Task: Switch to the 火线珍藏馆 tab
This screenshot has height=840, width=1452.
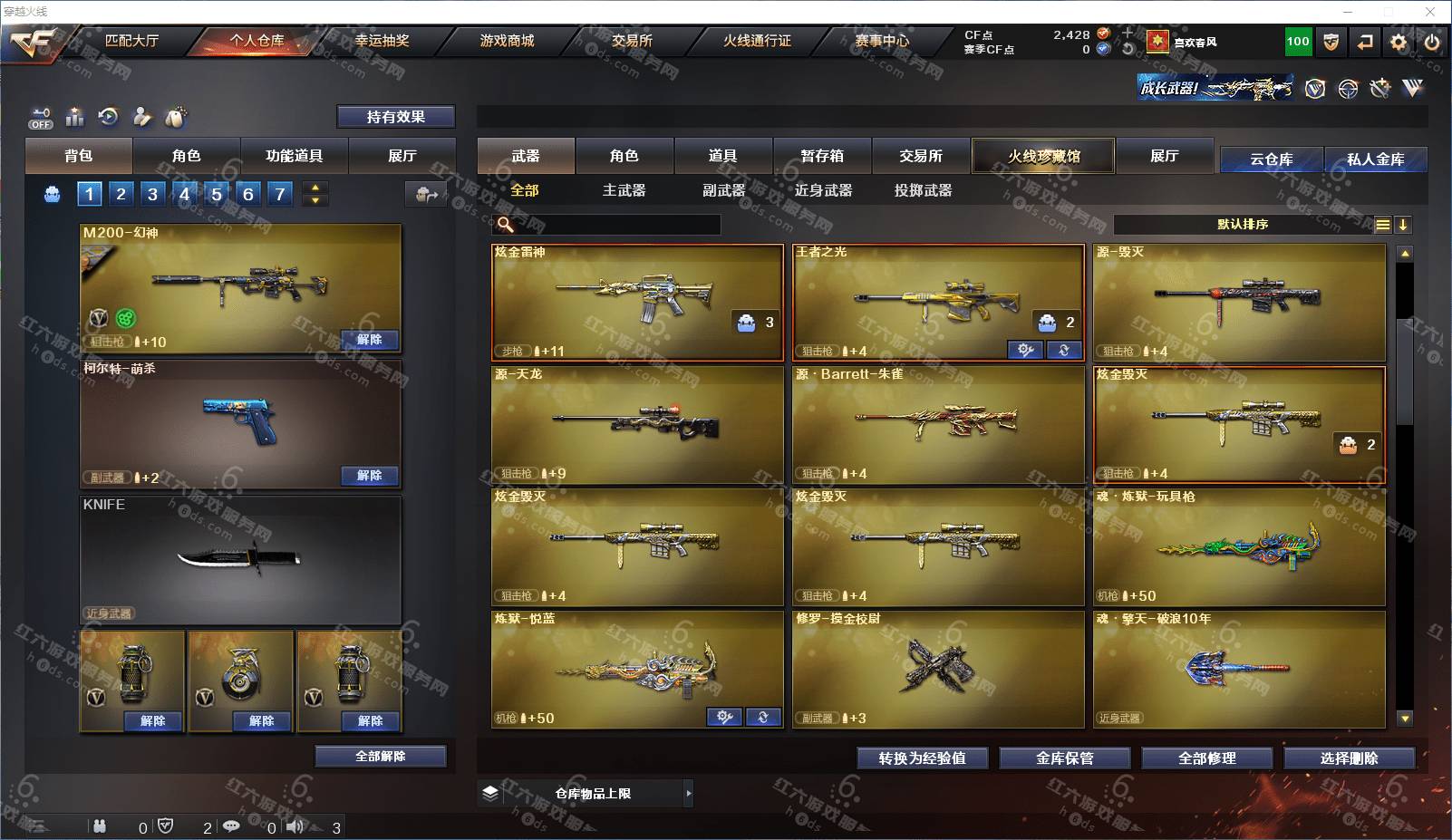Action: coord(1043,156)
